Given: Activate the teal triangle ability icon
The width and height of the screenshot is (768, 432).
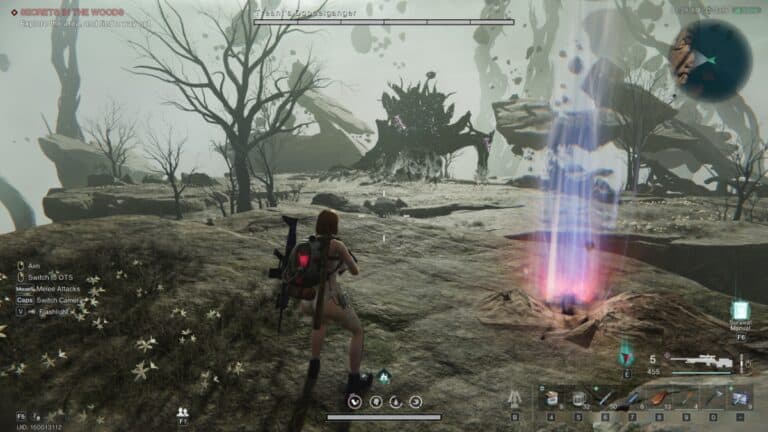Looking at the screenshot, I should [x=627, y=355].
